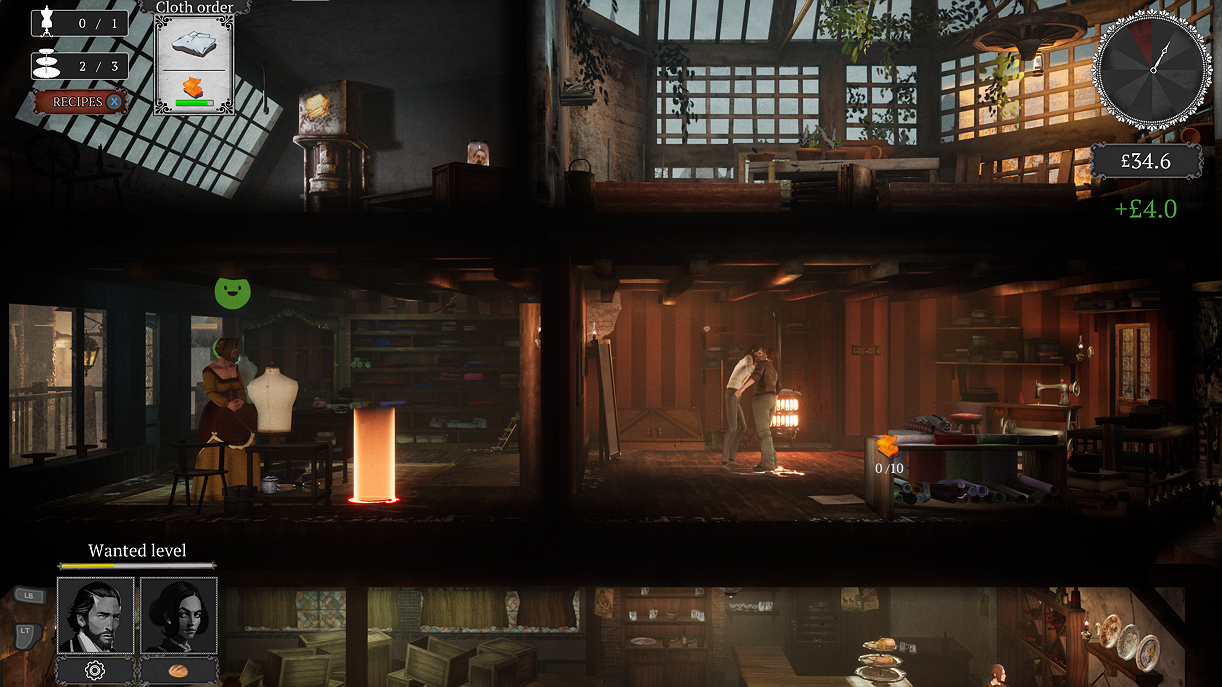1222x687 pixels.
Task: Select the orange fabric stock icon
Action: pos(888,447)
